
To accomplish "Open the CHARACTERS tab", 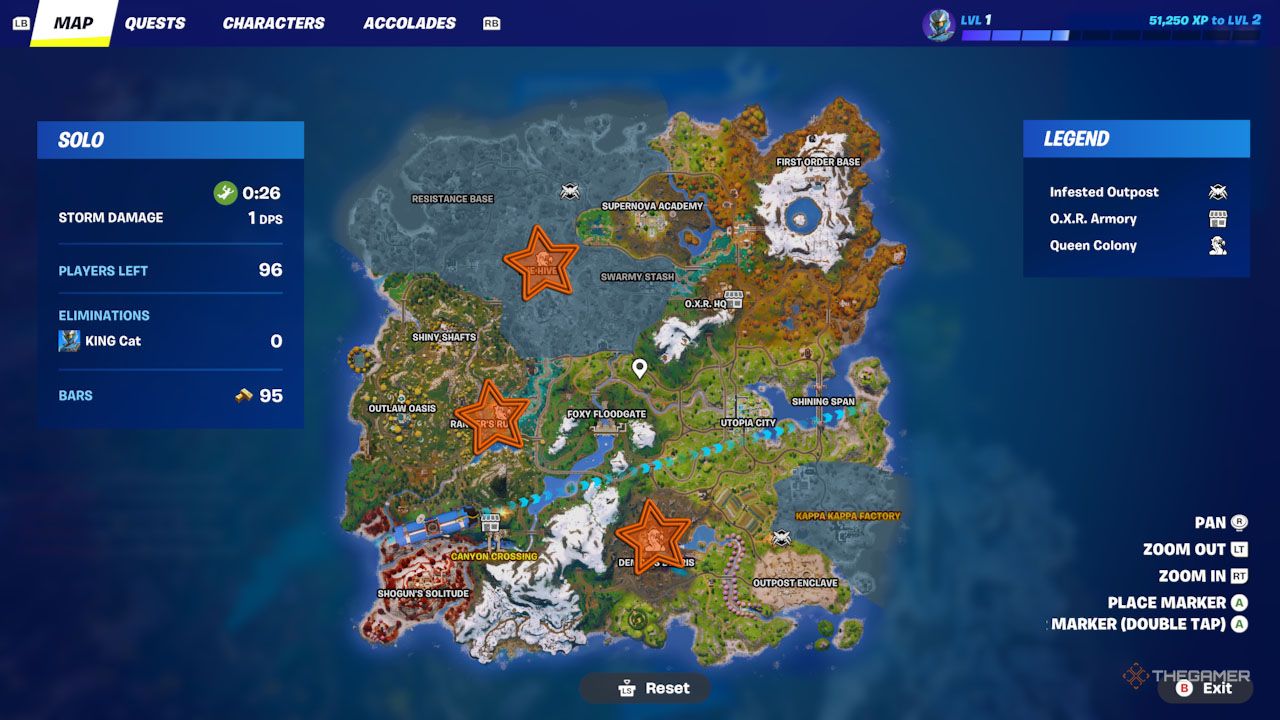I will pos(273,22).
